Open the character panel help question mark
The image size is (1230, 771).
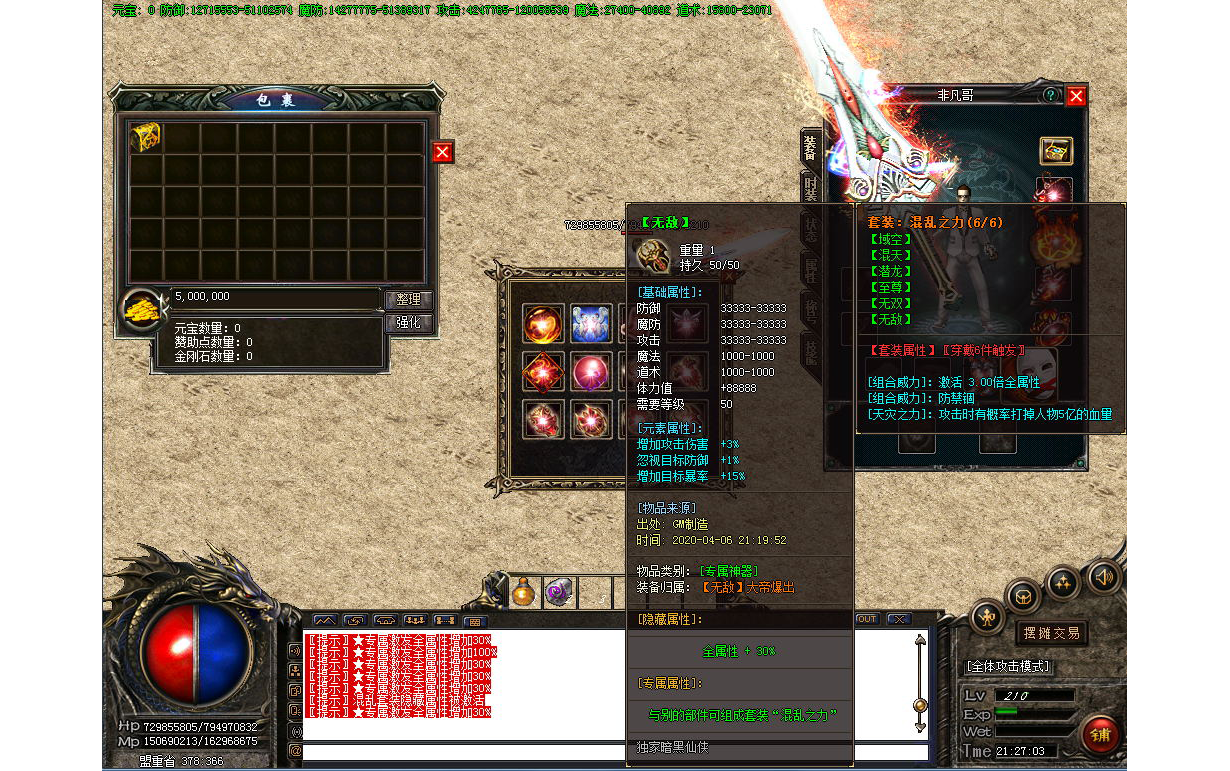point(1050,96)
